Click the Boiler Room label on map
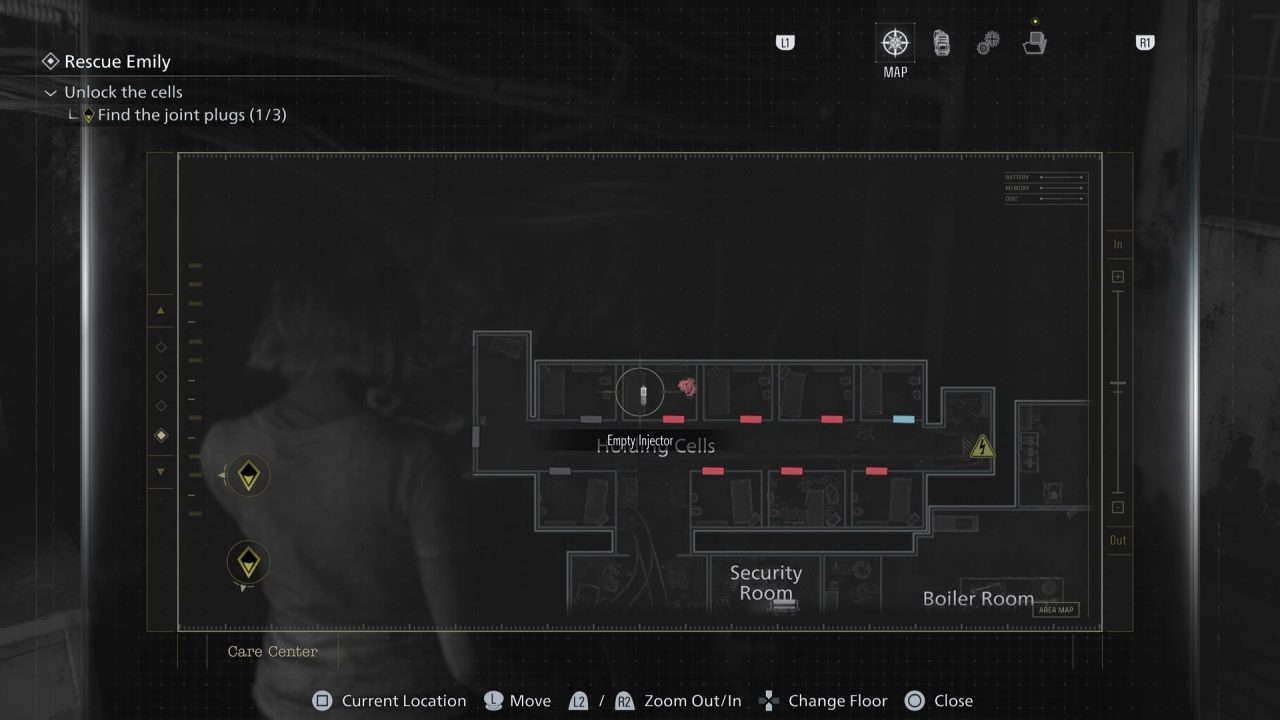1280x720 pixels. [x=977, y=598]
